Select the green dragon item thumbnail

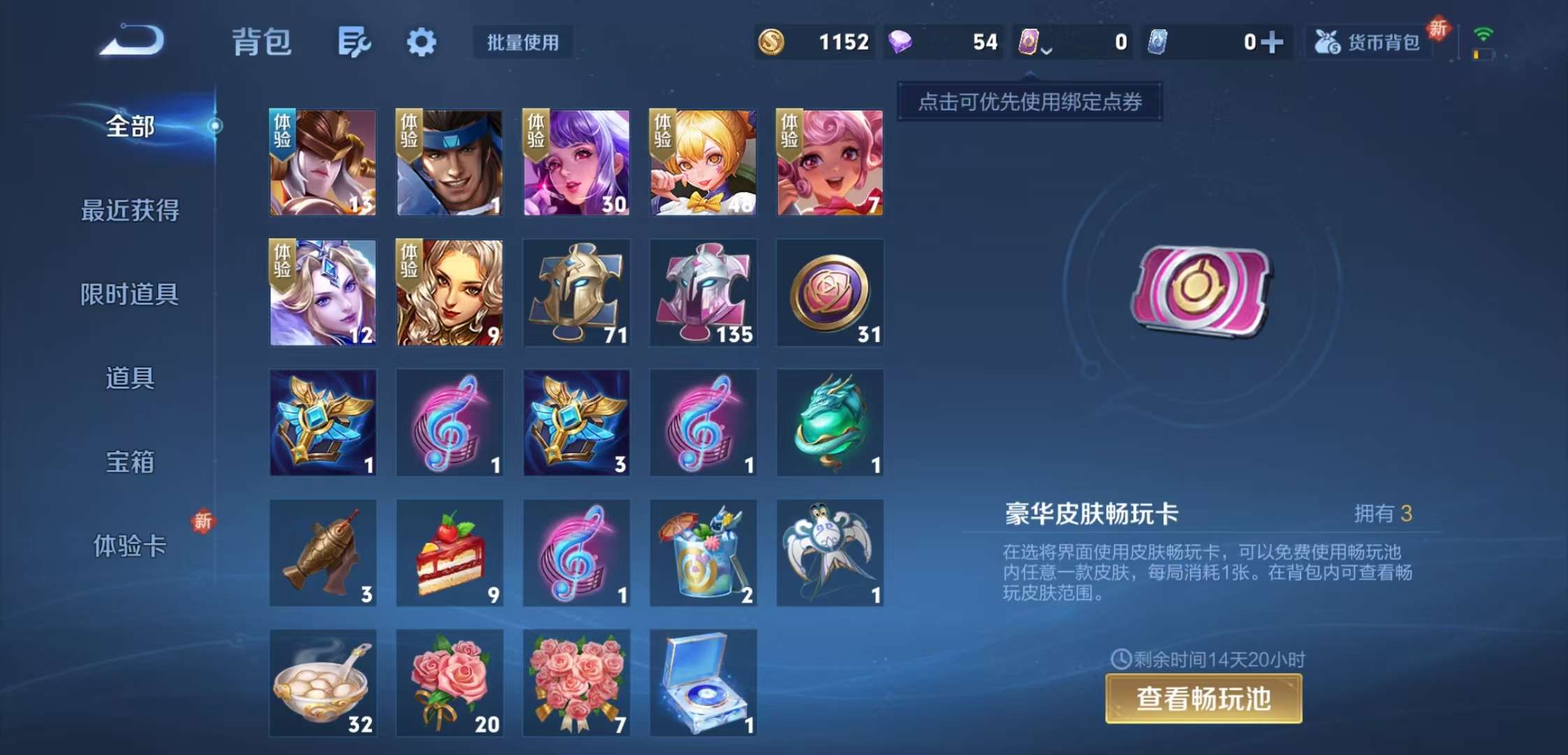(829, 422)
